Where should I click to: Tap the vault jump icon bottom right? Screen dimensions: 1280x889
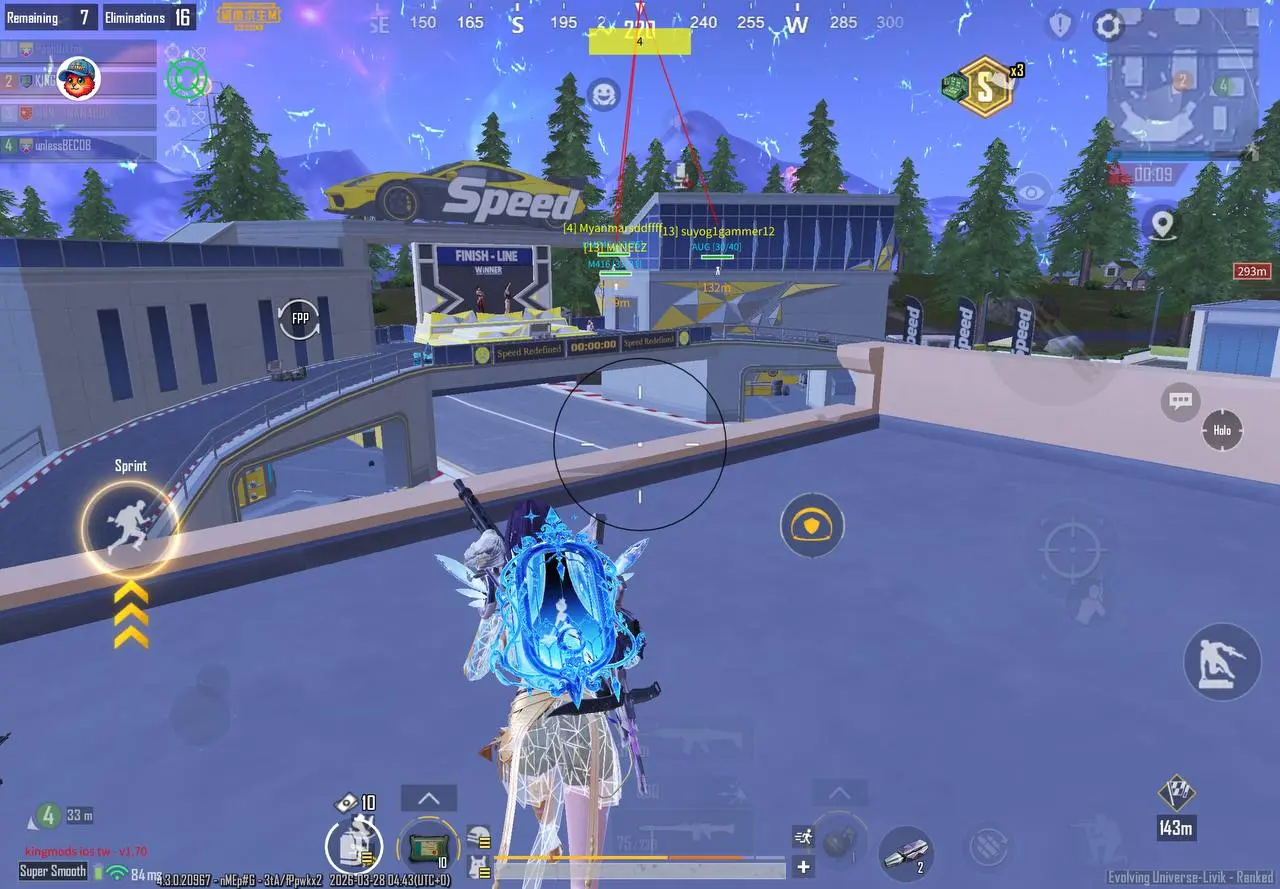[x=1221, y=662]
